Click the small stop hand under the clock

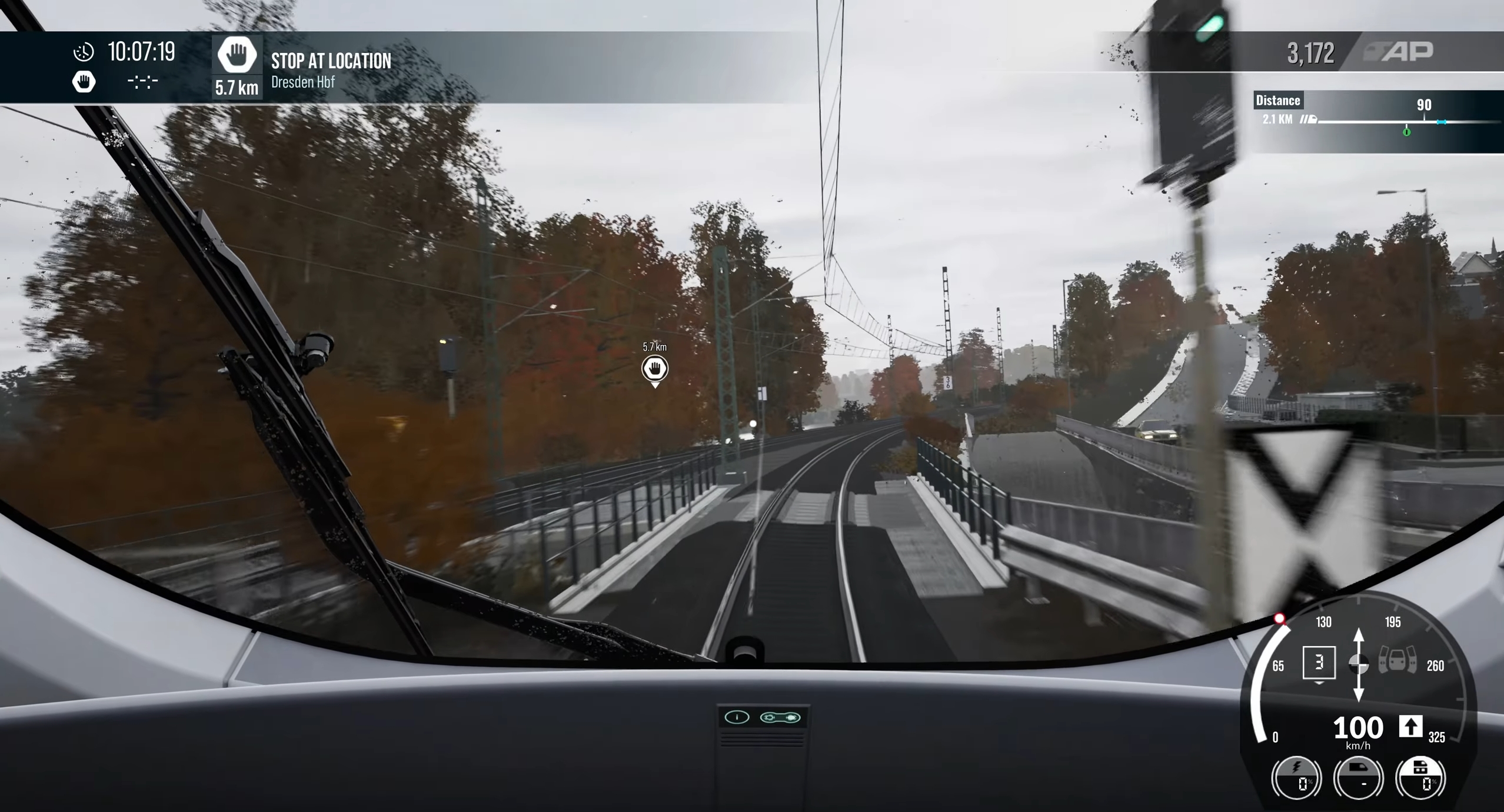[84, 82]
